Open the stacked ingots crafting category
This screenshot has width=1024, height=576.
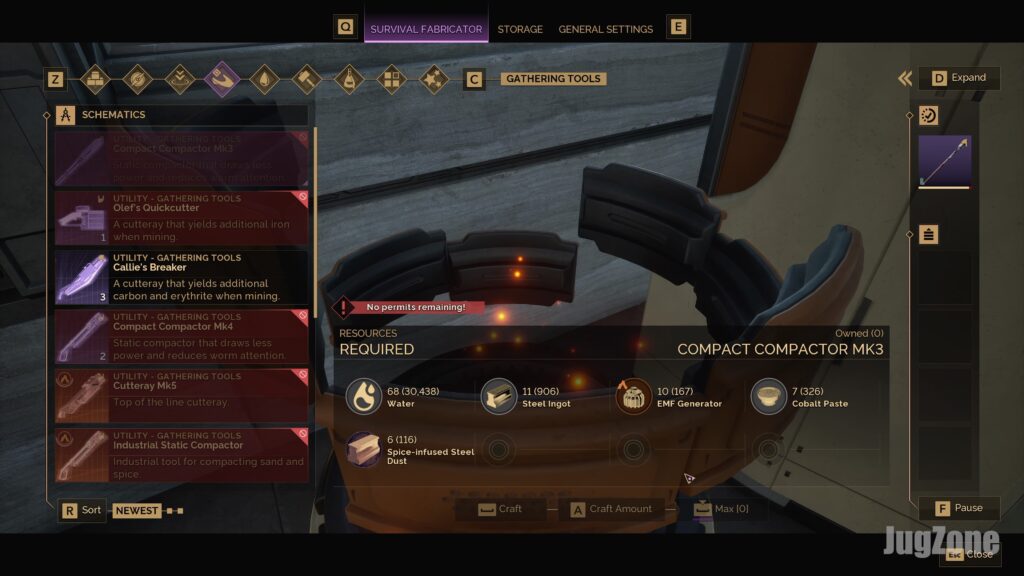[95, 79]
